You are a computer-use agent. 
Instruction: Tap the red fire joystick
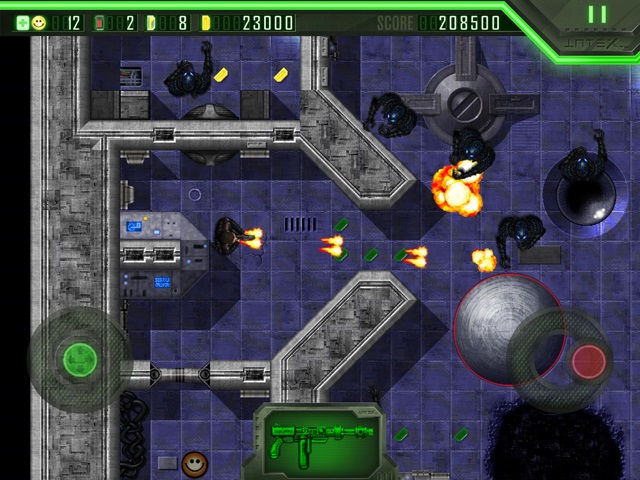click(x=588, y=358)
